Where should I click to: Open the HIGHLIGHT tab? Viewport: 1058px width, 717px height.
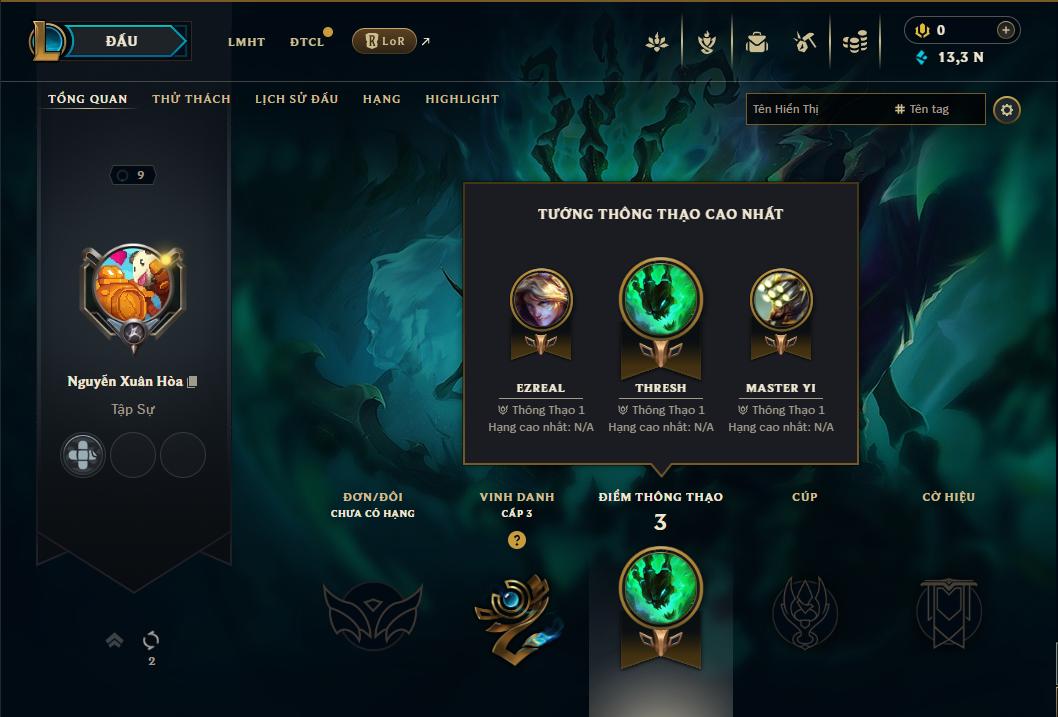click(x=462, y=99)
